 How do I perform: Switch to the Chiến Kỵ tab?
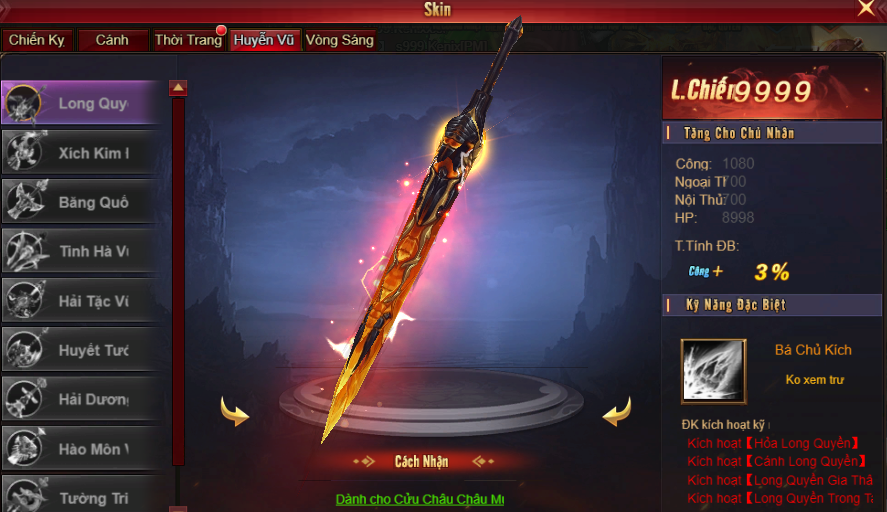point(37,41)
